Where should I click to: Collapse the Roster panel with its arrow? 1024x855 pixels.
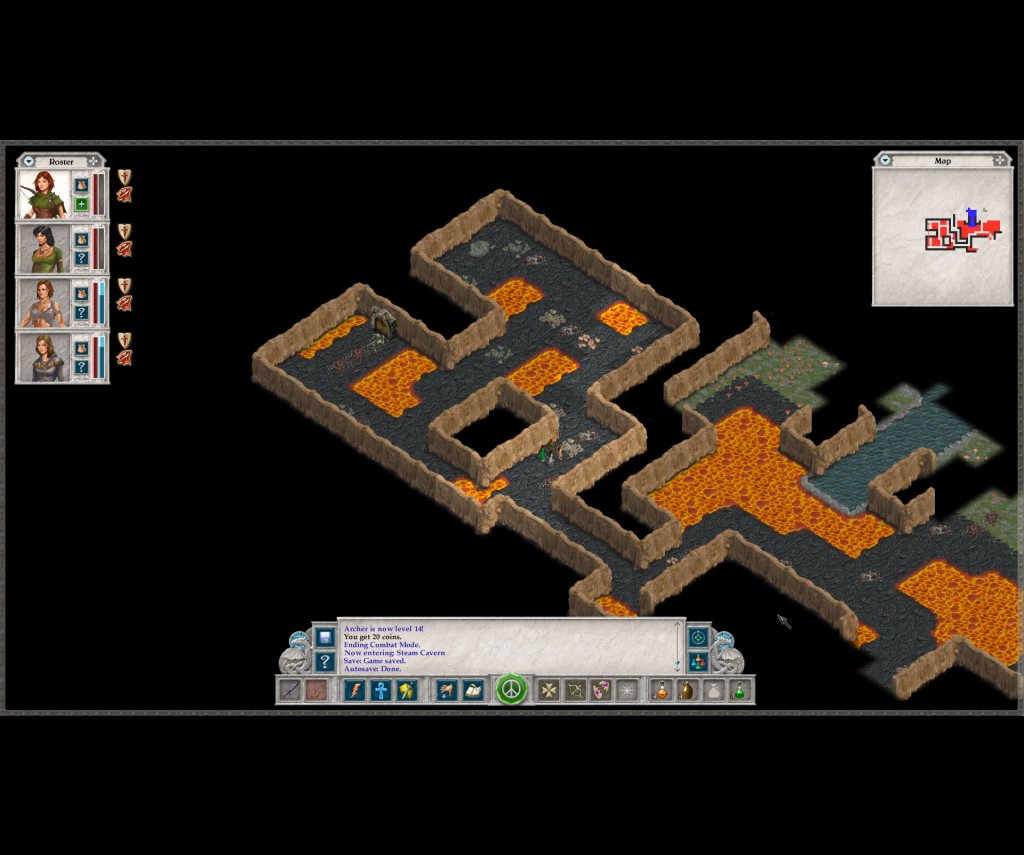(x=29, y=161)
